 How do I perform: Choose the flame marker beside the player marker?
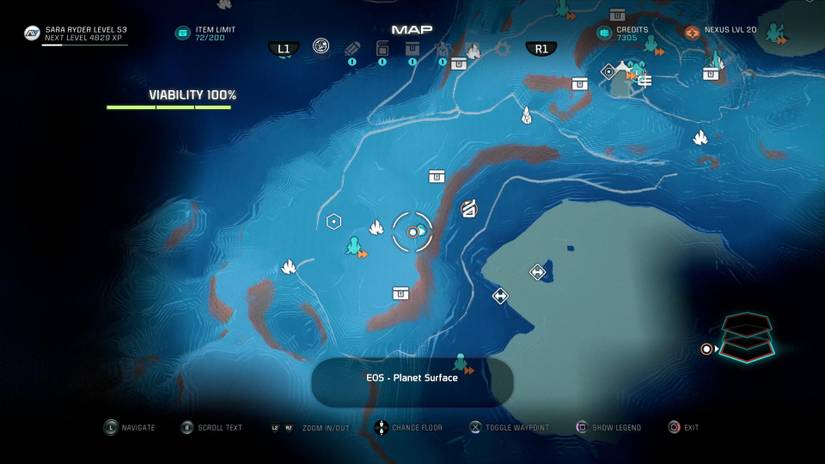point(377,227)
